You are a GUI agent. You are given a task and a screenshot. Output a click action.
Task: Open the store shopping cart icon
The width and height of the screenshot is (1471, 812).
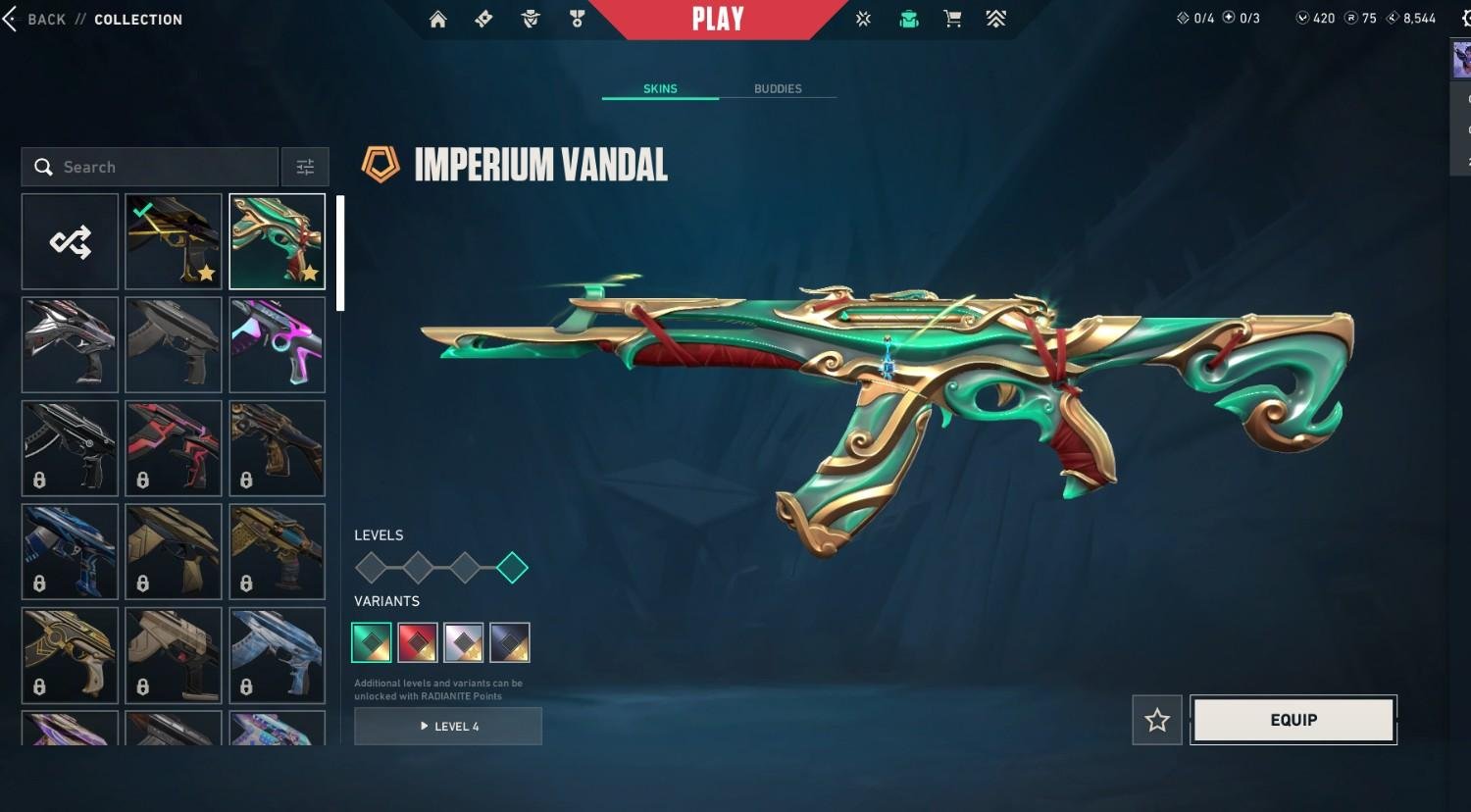click(952, 20)
